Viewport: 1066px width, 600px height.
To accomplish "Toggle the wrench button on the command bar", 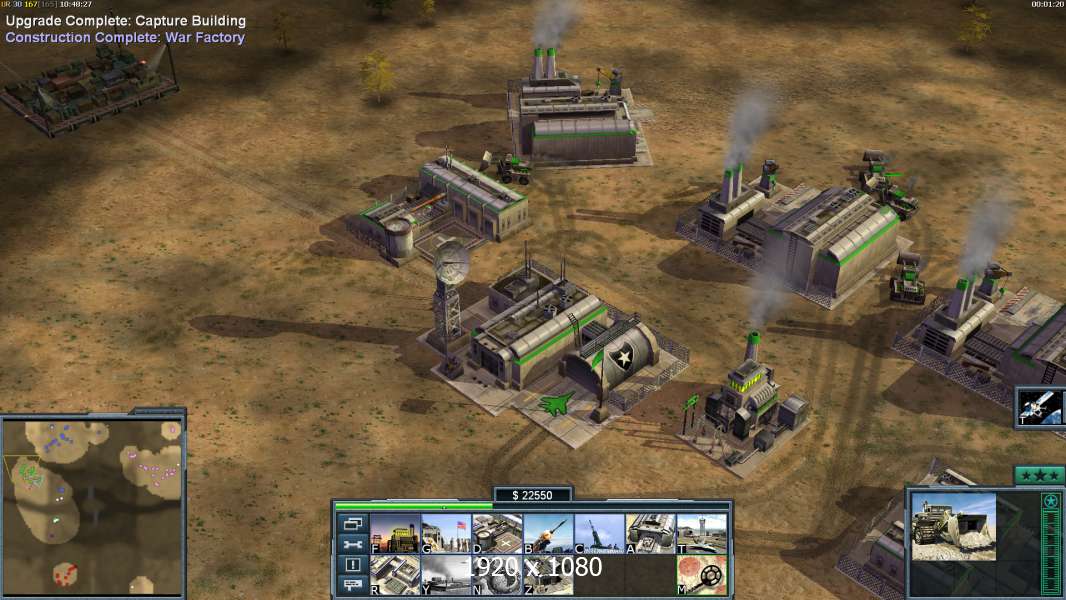I will [352, 544].
